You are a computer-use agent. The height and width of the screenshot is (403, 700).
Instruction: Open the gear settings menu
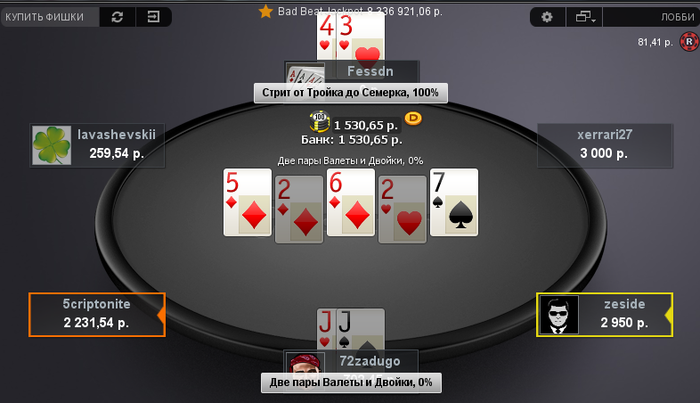547,17
